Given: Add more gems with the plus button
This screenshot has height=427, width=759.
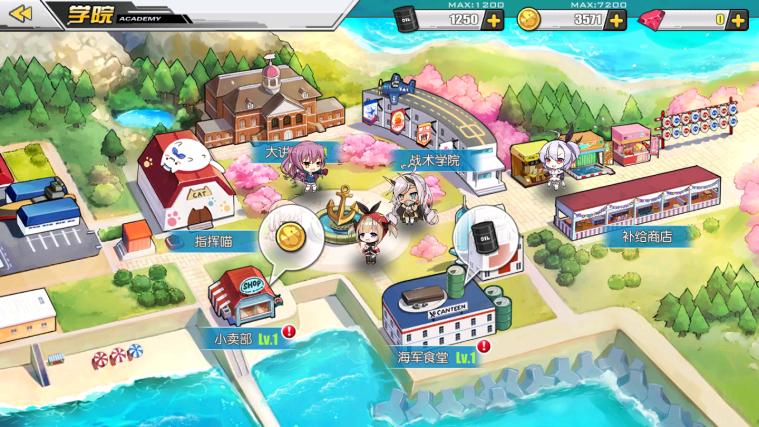Looking at the screenshot, I should 738,20.
